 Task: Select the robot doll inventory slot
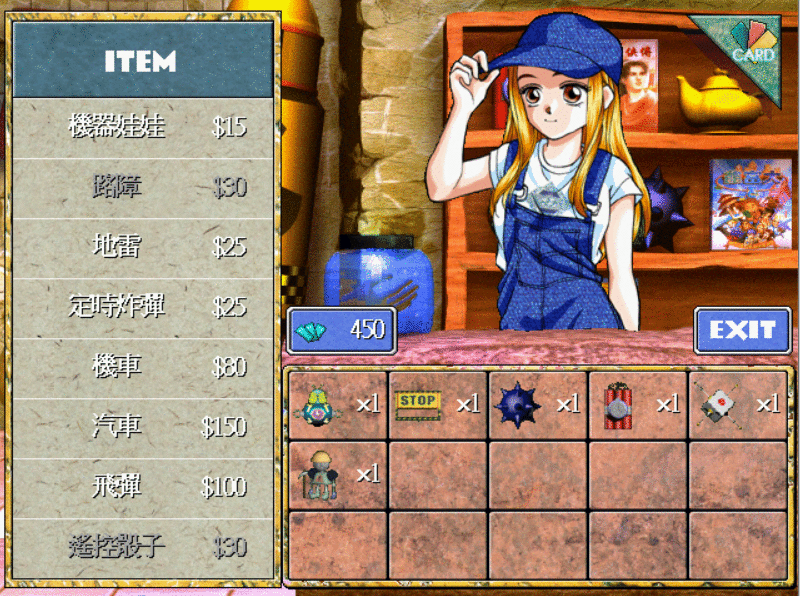tap(337, 405)
